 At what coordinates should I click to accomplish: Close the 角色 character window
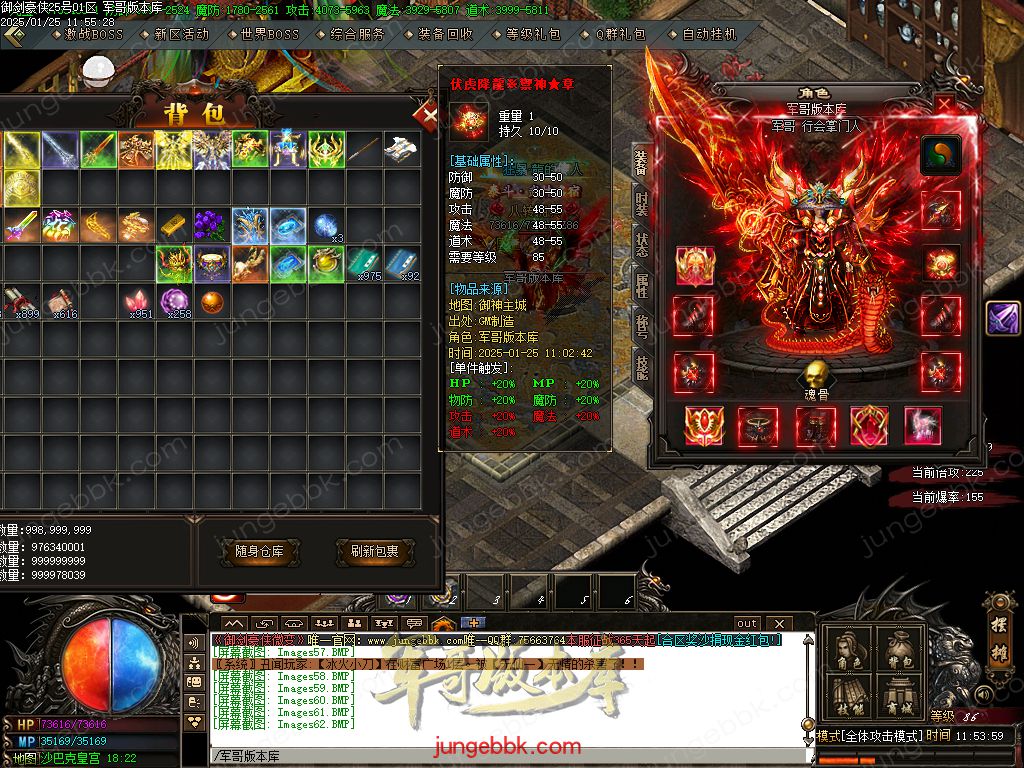click(x=945, y=103)
